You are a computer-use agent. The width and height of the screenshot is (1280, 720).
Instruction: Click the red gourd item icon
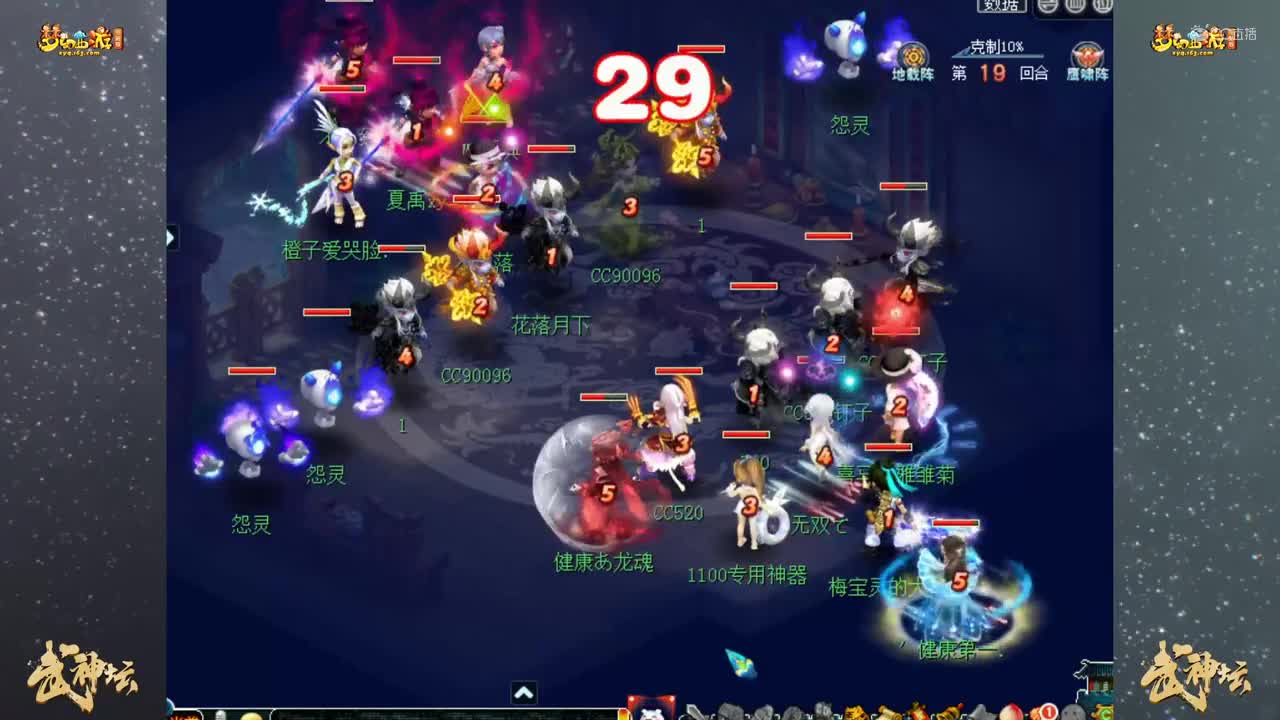pyautogui.click(x=916, y=714)
